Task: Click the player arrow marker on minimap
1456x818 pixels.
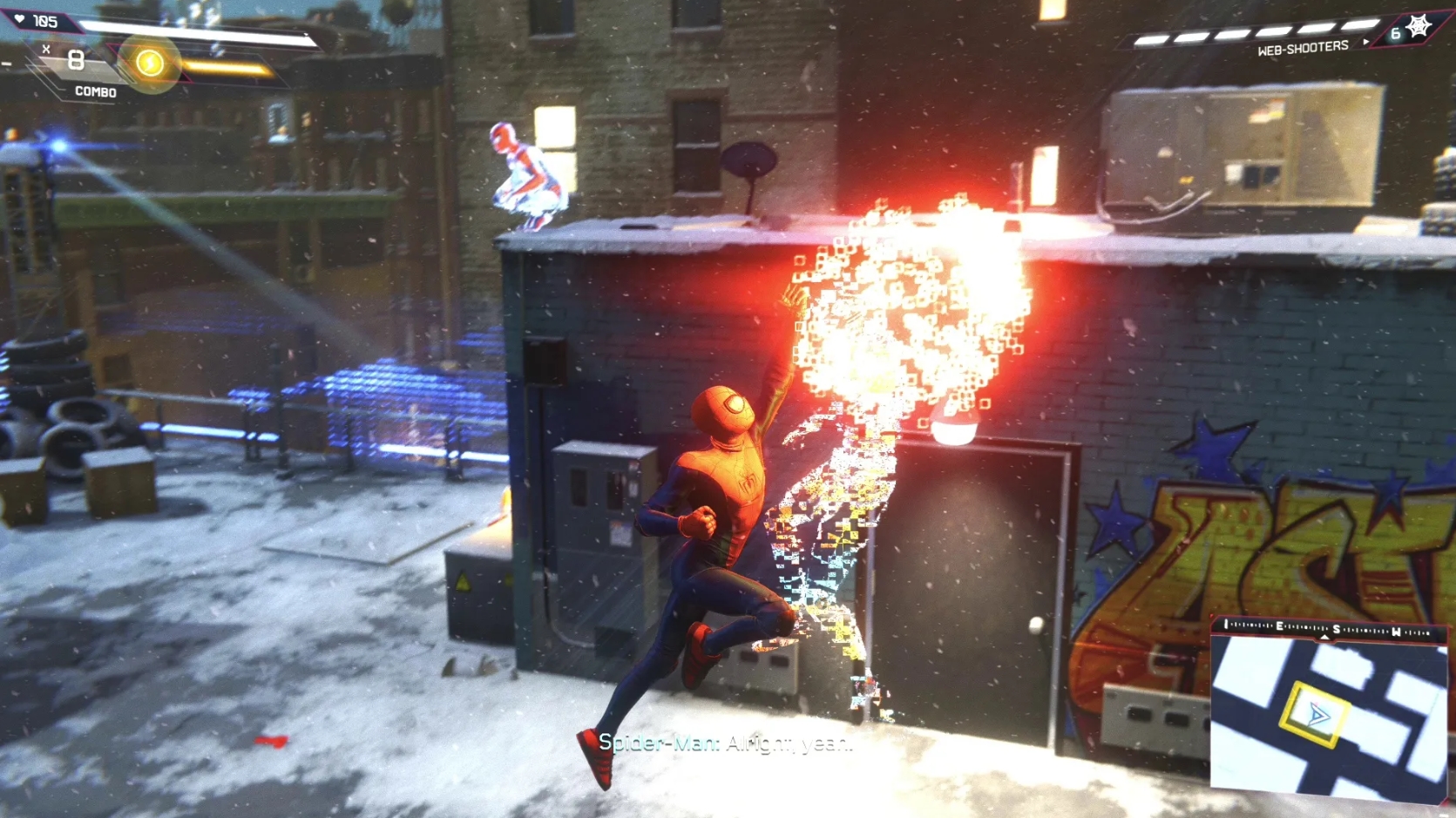Action: point(1317,715)
